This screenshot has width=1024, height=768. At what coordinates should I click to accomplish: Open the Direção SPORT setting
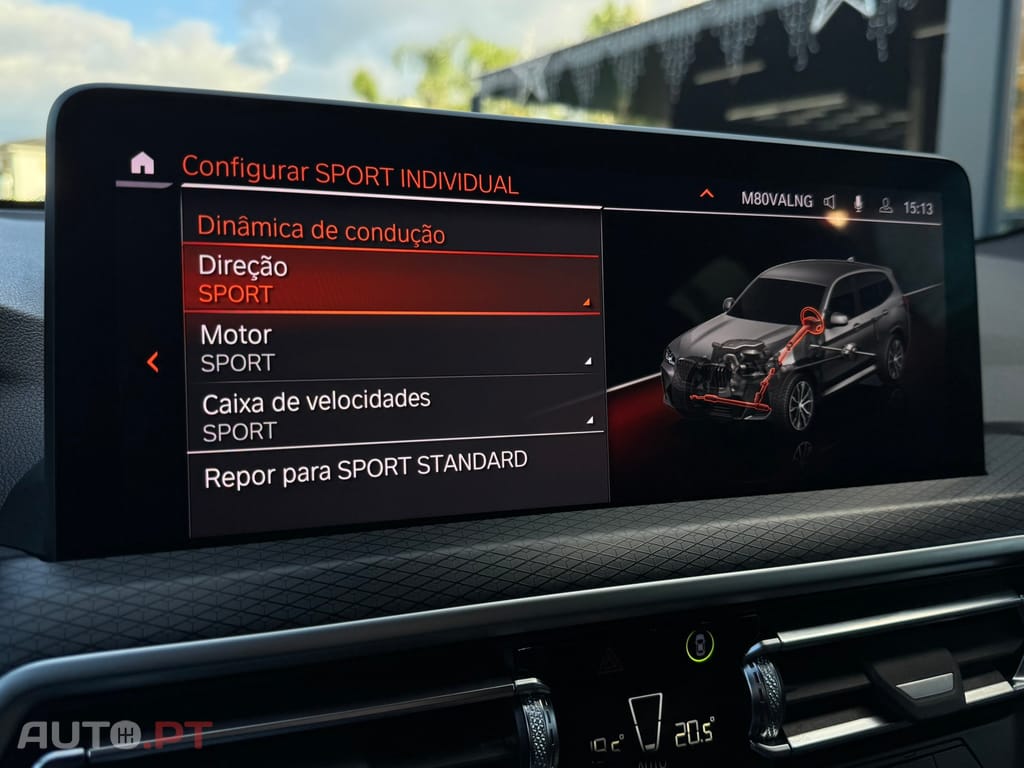coord(391,280)
